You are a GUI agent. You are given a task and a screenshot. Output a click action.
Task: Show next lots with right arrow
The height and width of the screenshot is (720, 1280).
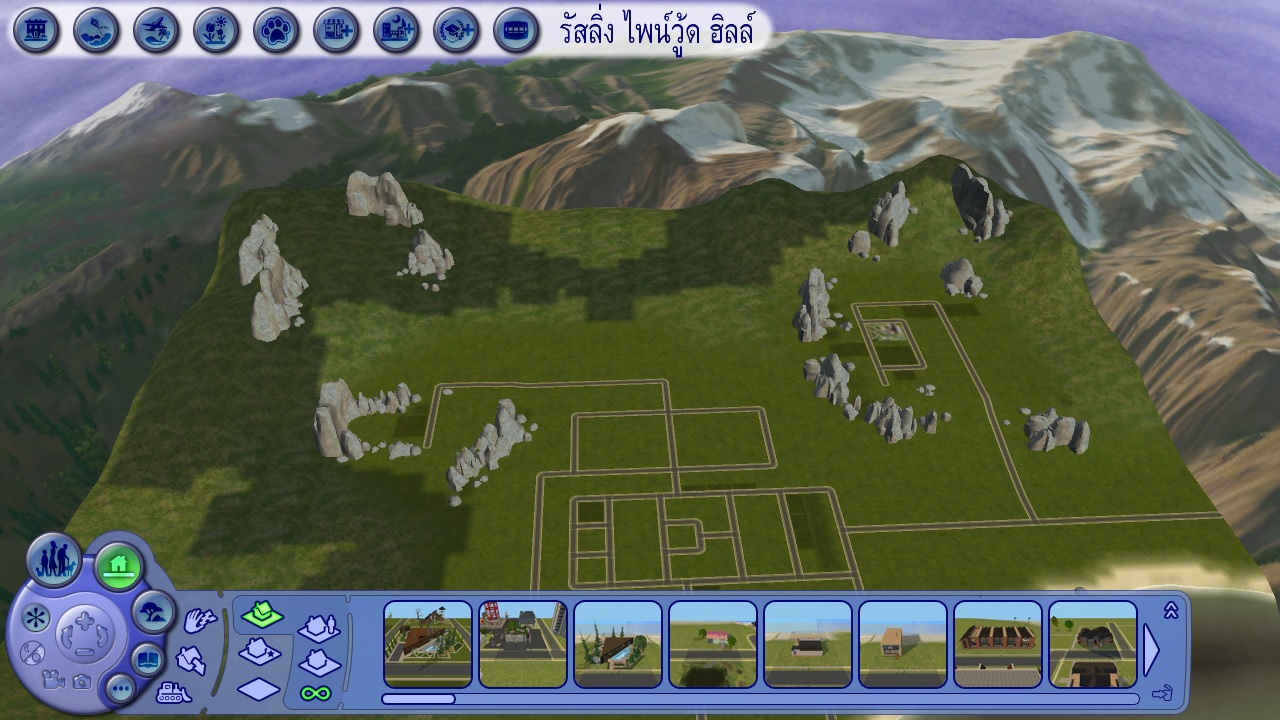tap(1151, 650)
